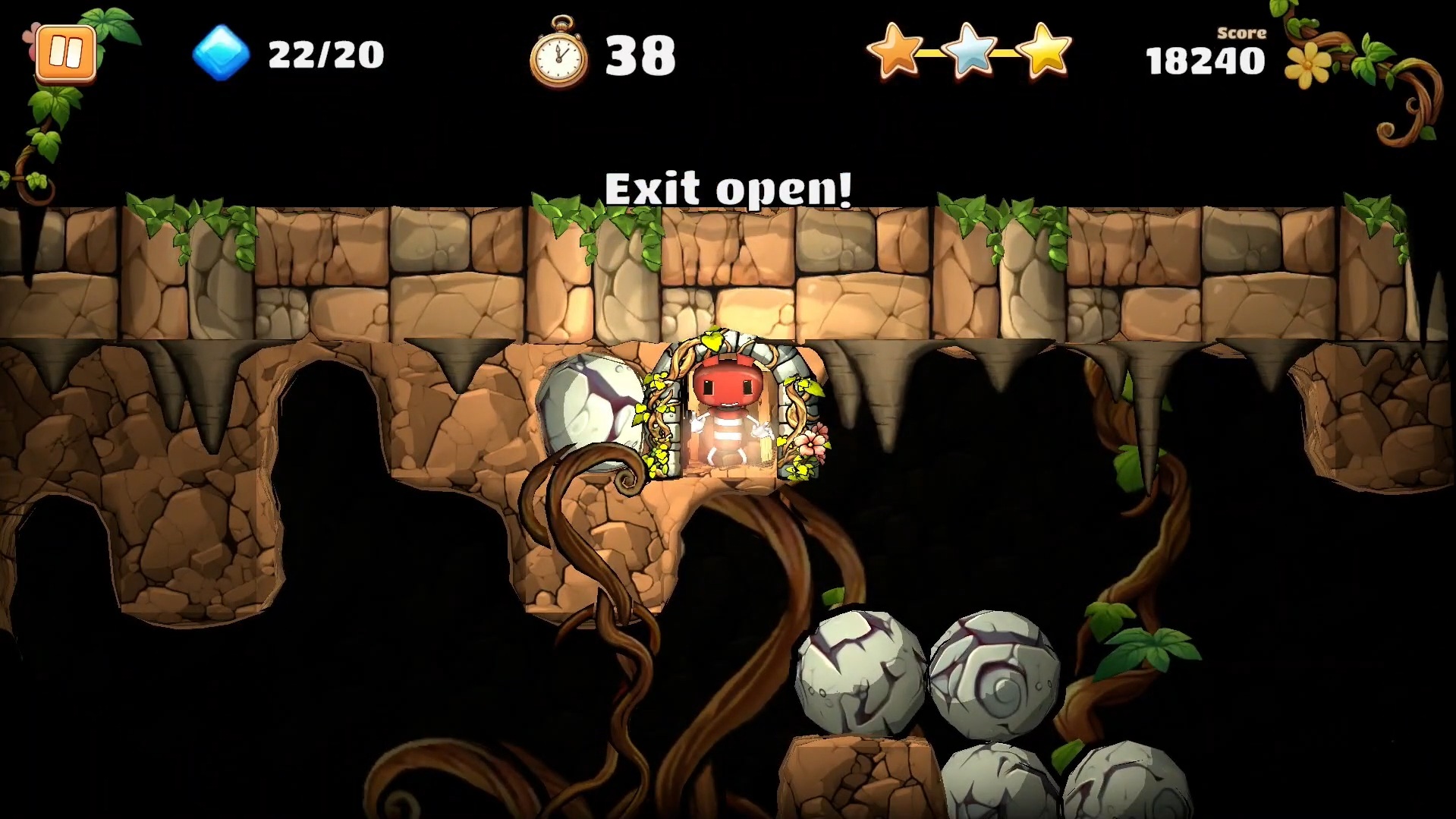1456x819 pixels.
Task: Pause the game with the orange button
Action: [x=65, y=53]
